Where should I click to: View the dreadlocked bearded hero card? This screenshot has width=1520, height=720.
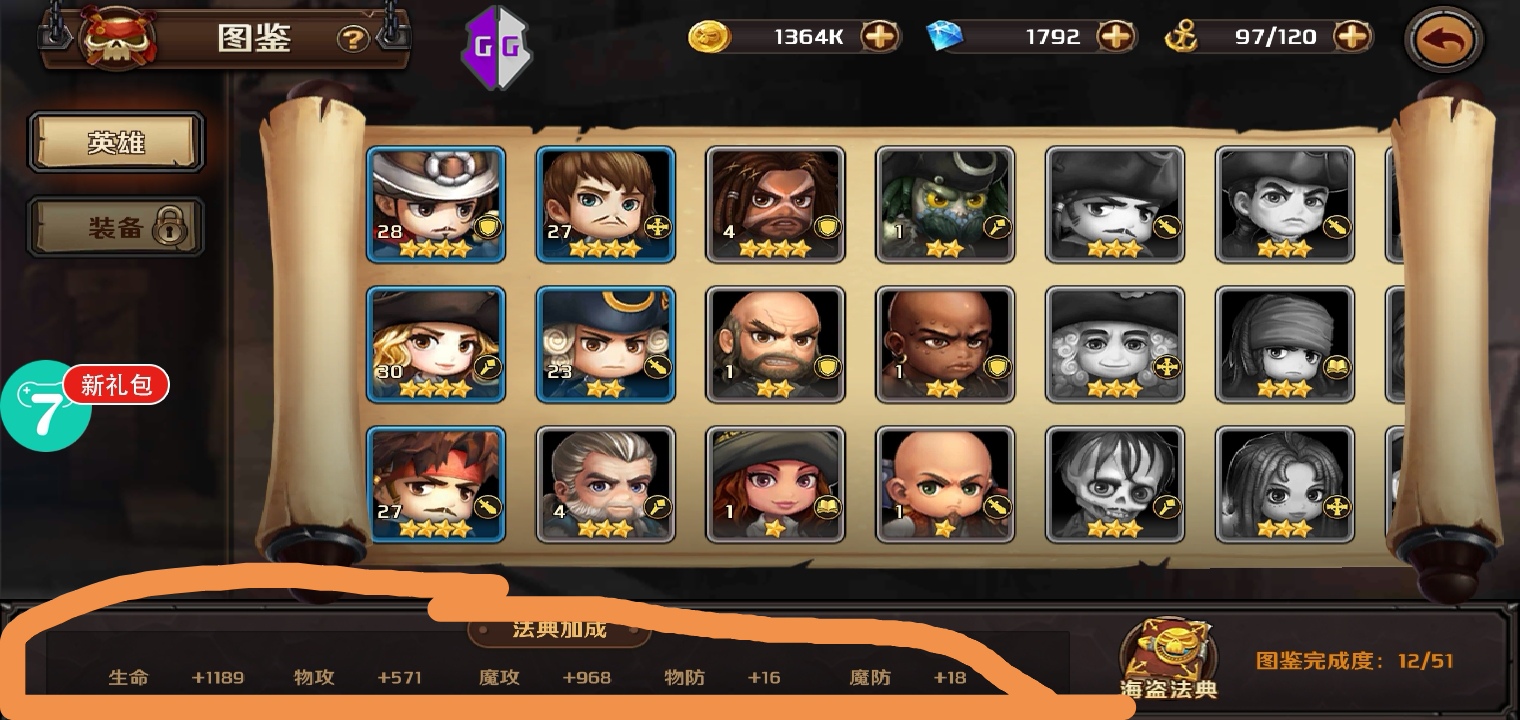pos(776,204)
